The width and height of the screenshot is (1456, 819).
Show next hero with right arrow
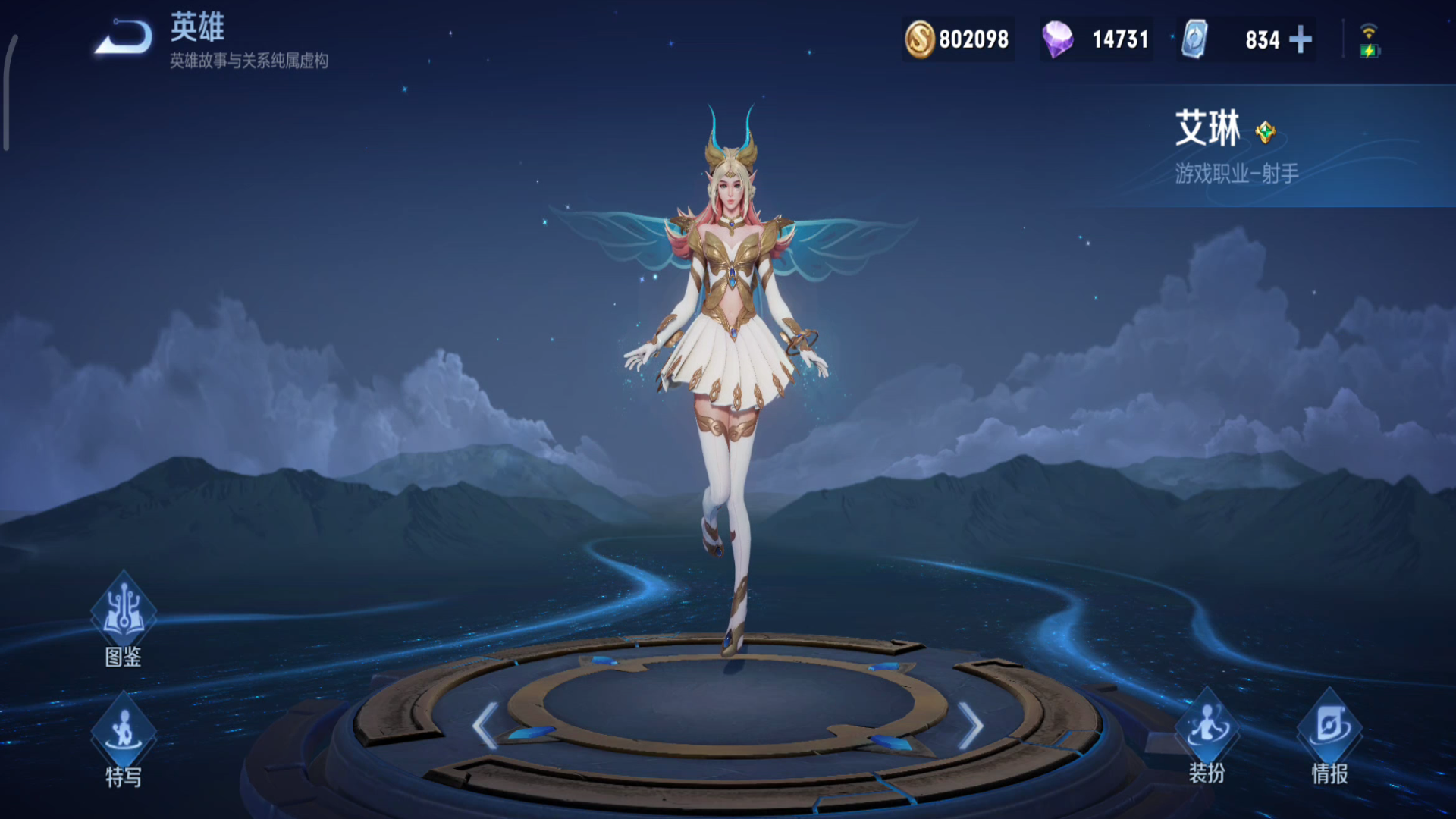pyautogui.click(x=971, y=725)
